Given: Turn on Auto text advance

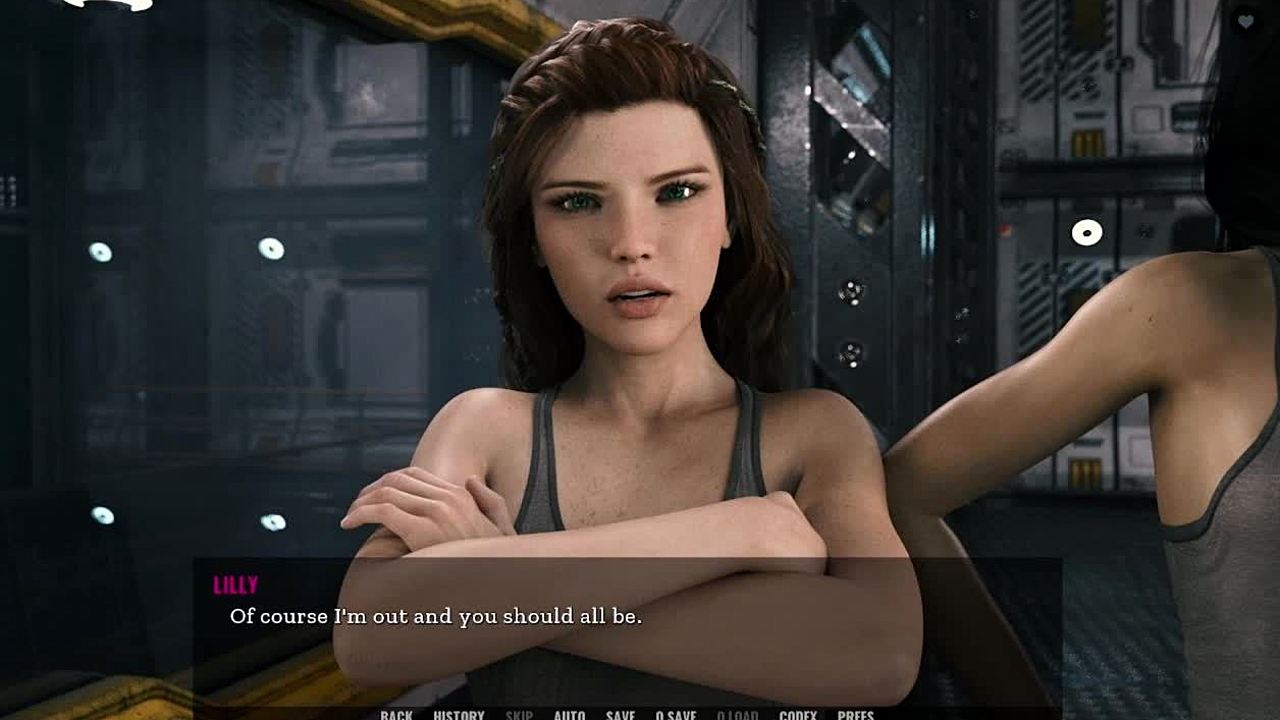Looking at the screenshot, I should click(x=569, y=715).
